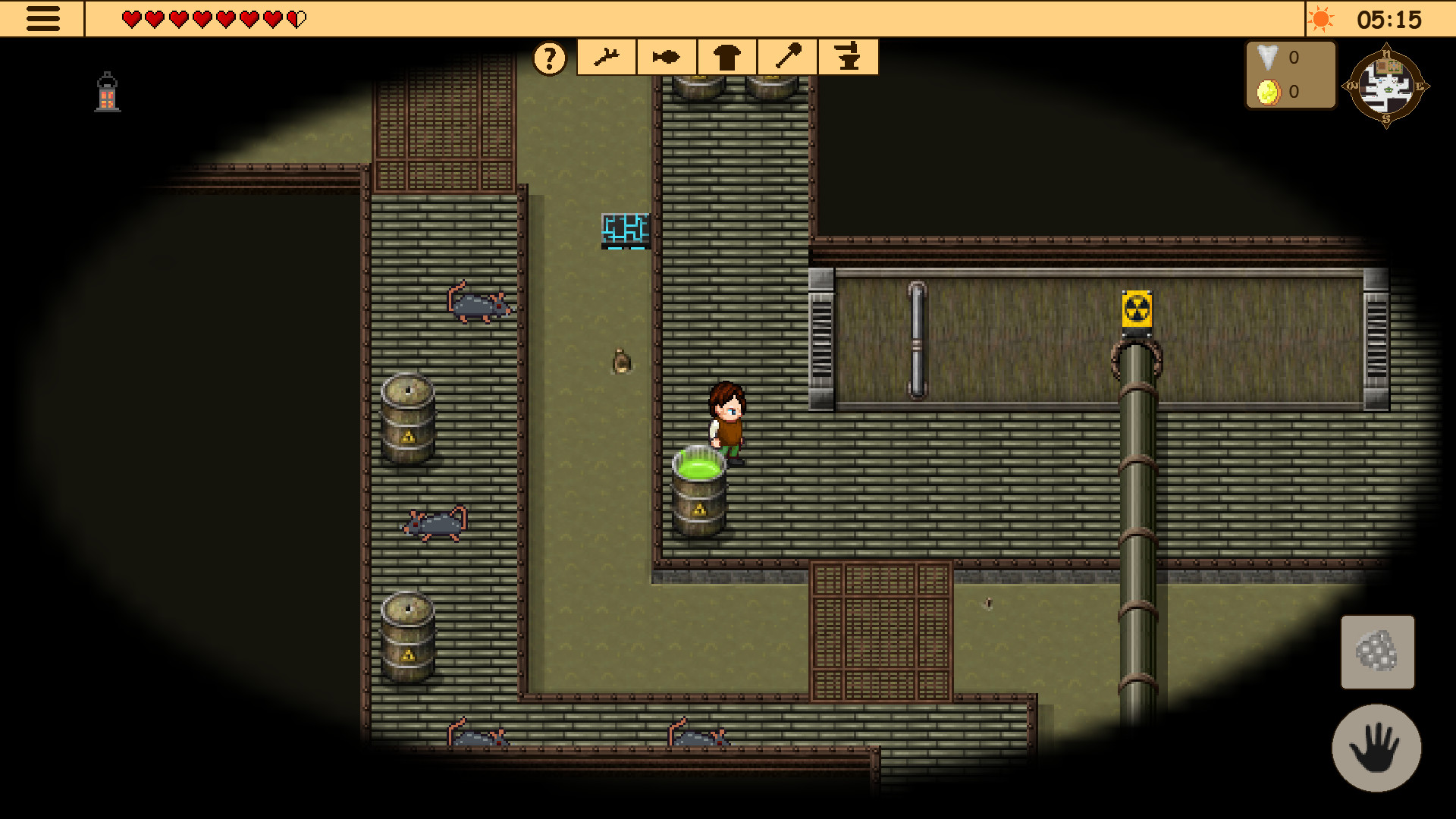1456x819 pixels.
Task: Select the fish icon in the toolbar
Action: [666, 57]
